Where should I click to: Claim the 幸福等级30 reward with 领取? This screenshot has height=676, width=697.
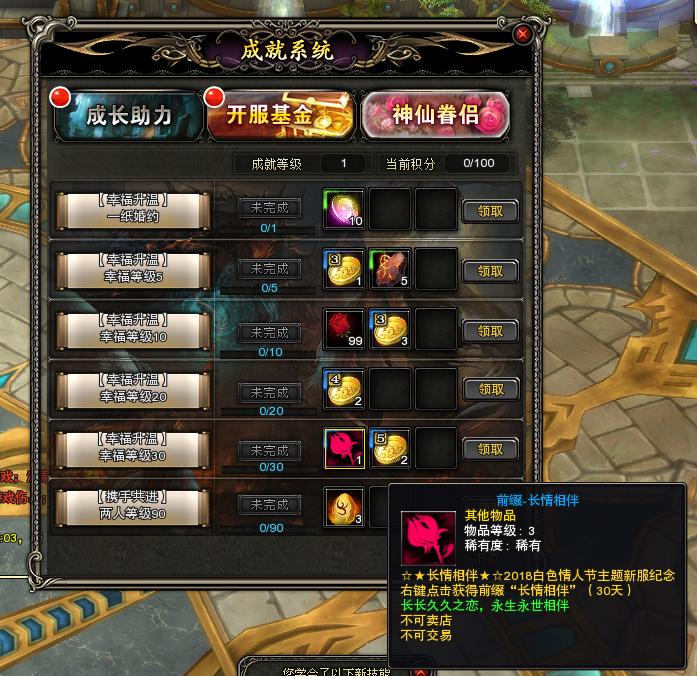click(x=490, y=449)
